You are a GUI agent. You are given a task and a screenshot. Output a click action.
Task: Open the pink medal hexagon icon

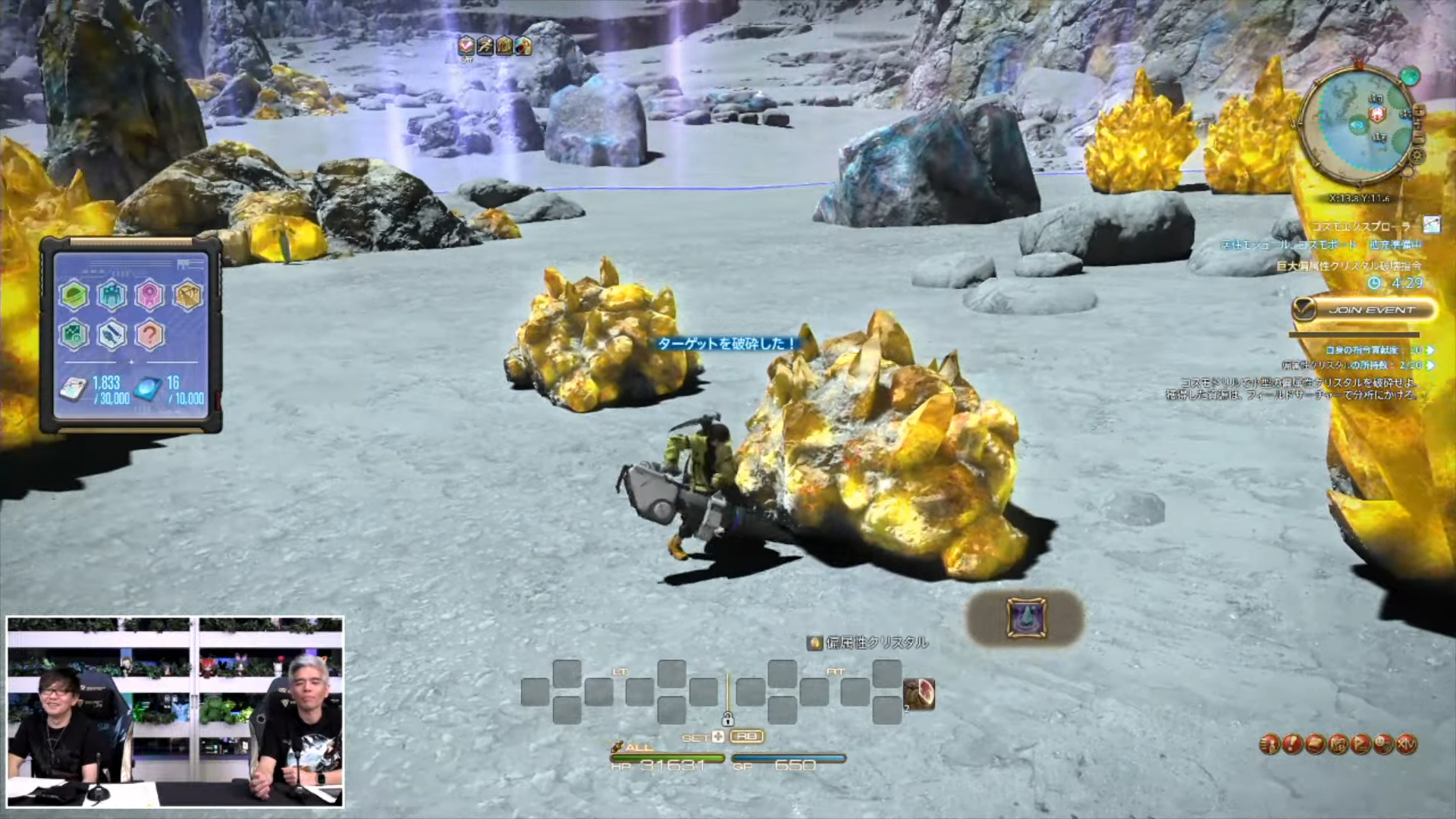149,295
